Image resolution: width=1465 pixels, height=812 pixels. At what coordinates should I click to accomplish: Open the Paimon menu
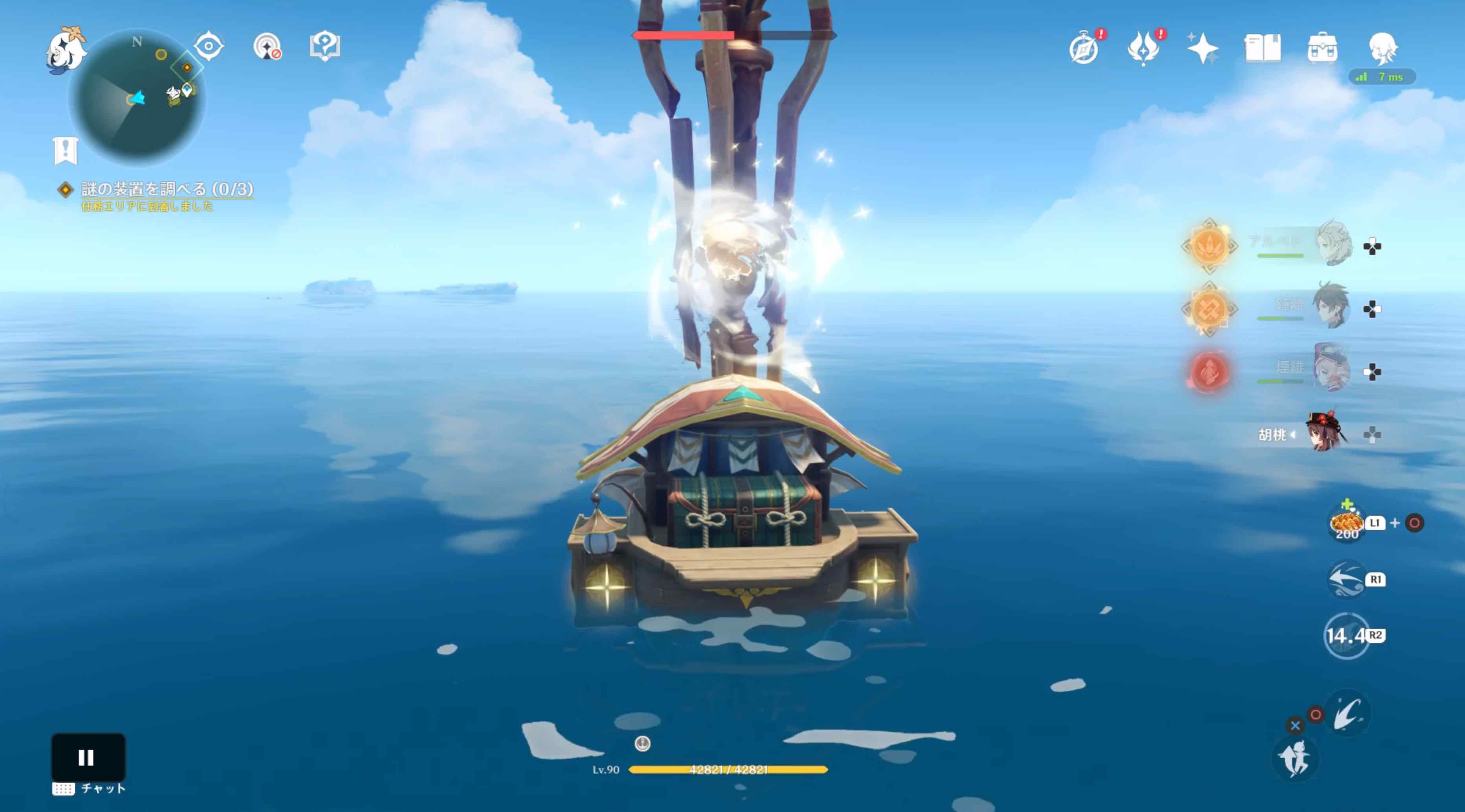point(65,49)
